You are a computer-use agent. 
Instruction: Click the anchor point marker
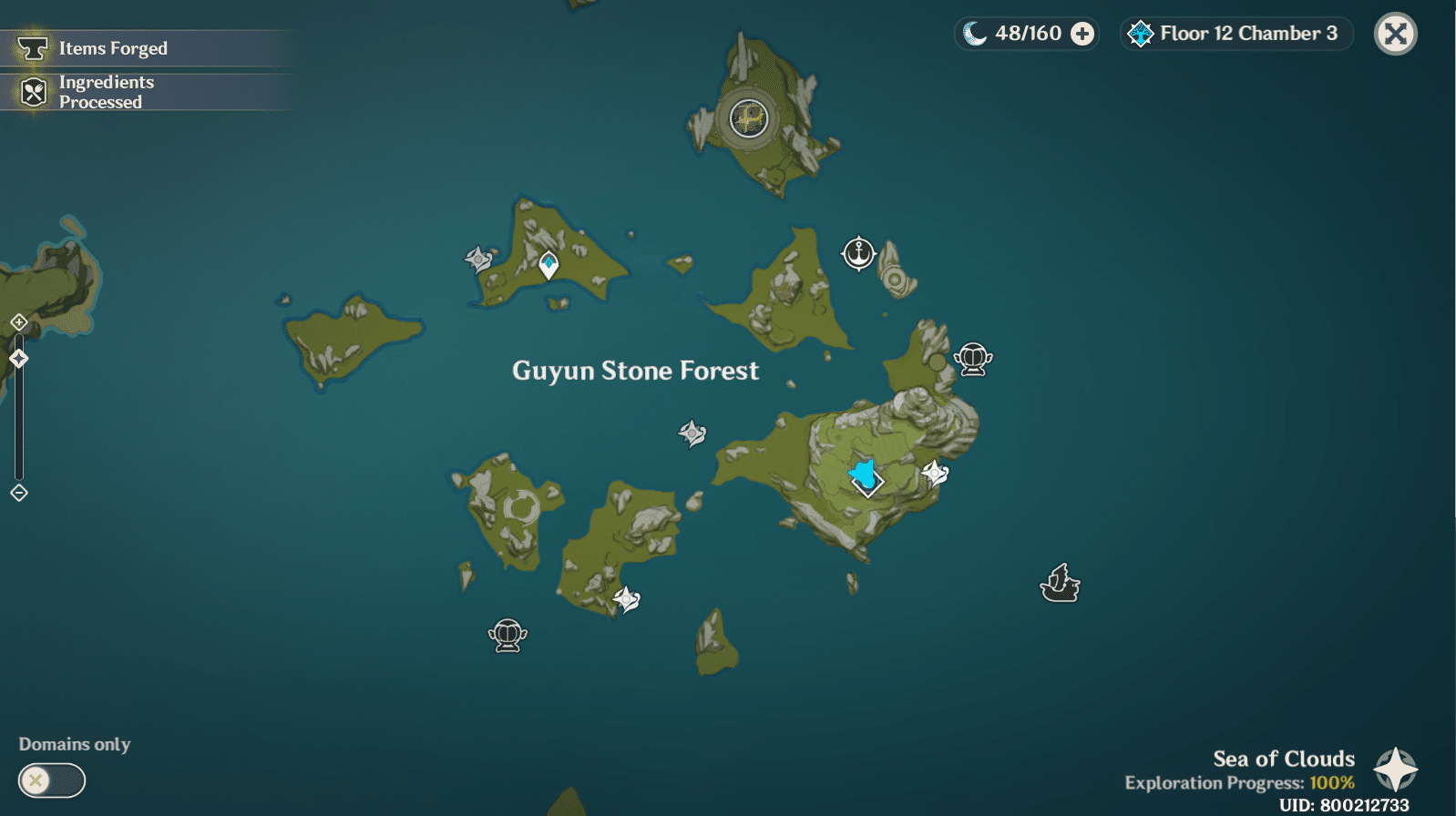click(x=857, y=252)
